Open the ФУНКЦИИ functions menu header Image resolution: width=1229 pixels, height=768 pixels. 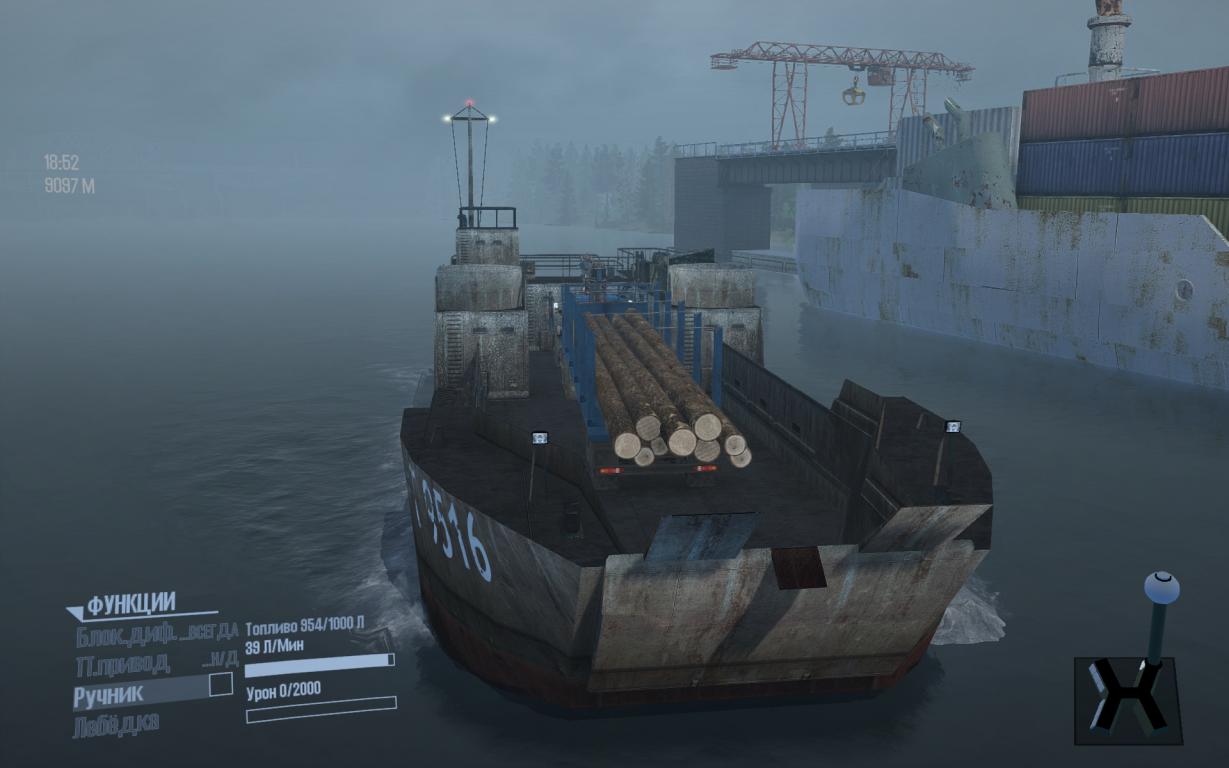point(131,604)
